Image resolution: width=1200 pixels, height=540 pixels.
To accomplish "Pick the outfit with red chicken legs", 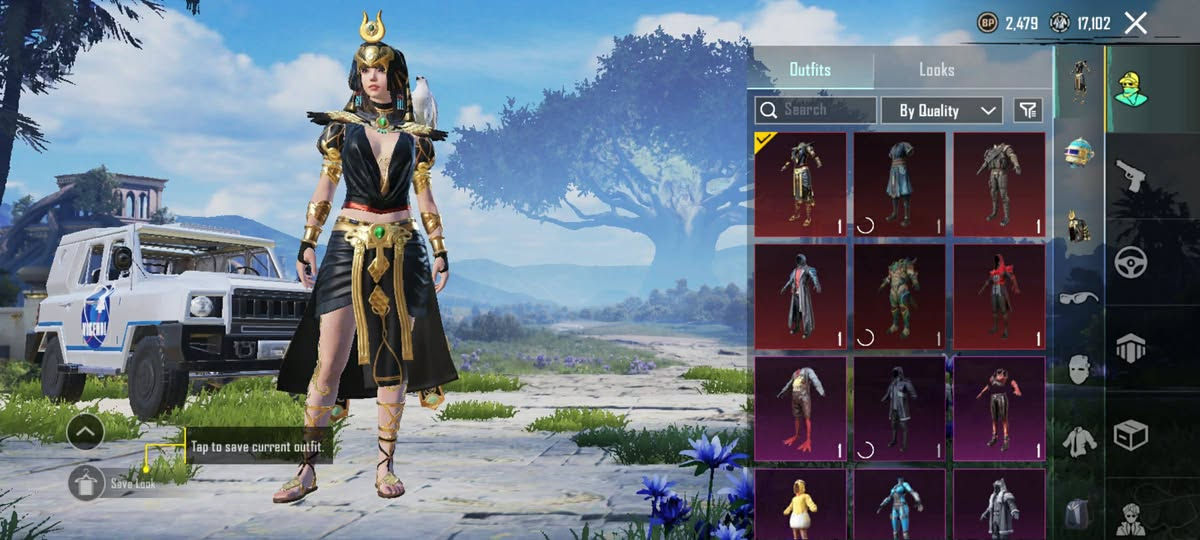I will point(800,408).
